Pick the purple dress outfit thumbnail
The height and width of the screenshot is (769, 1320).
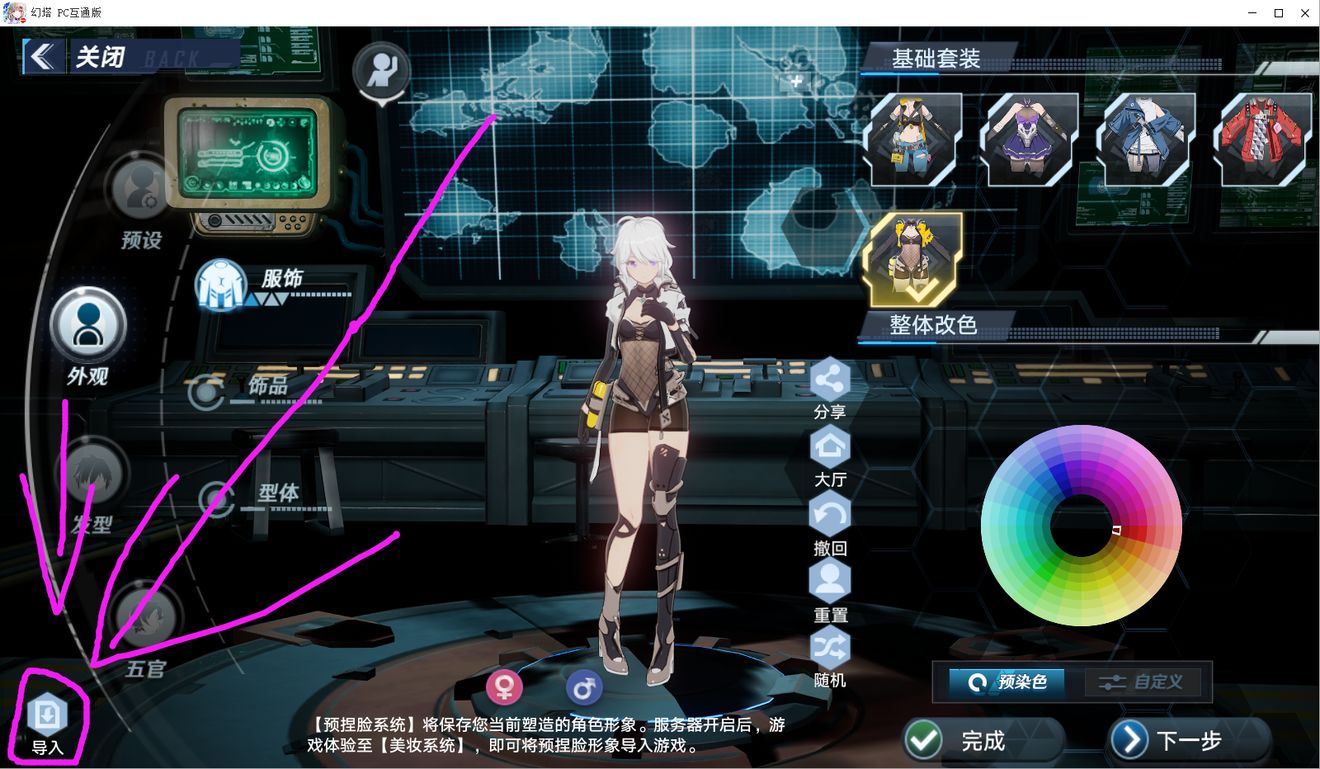pos(1031,140)
